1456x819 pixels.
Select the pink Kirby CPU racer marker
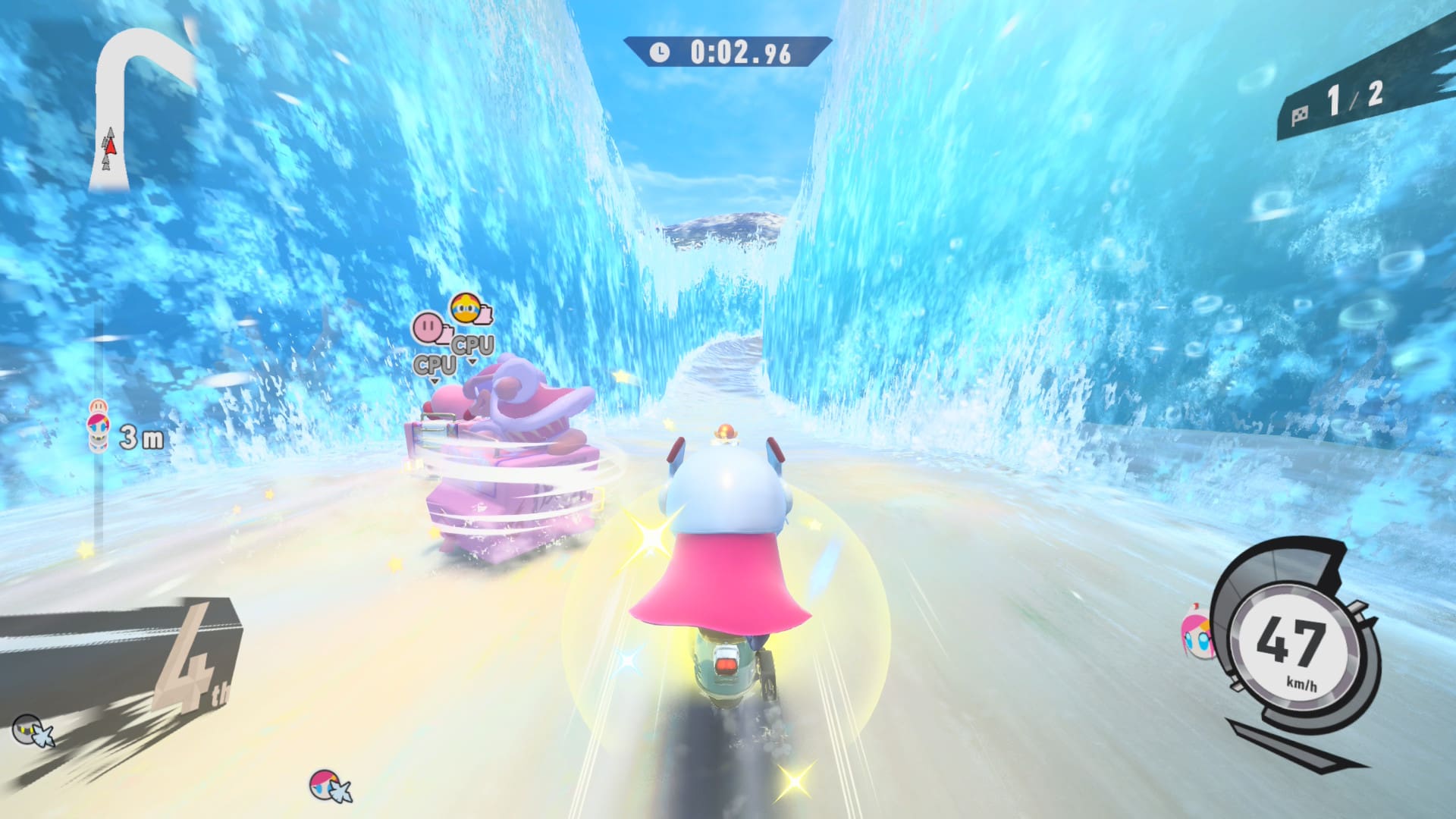[428, 328]
